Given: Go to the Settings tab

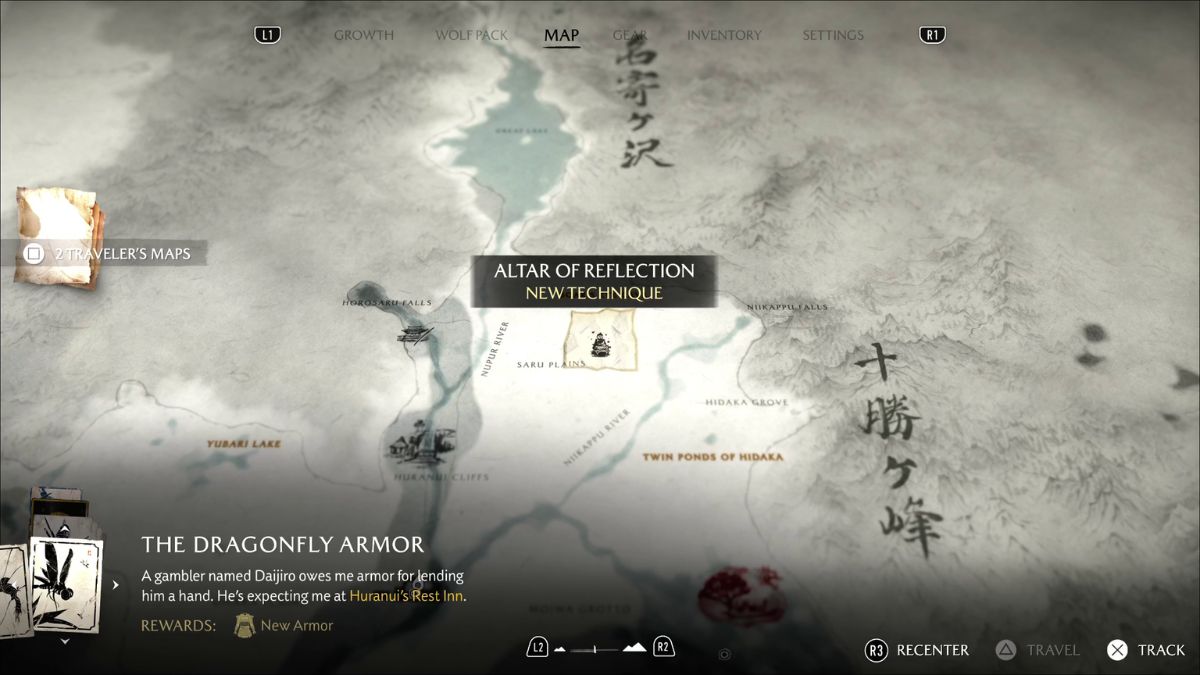Looking at the screenshot, I should (x=832, y=35).
